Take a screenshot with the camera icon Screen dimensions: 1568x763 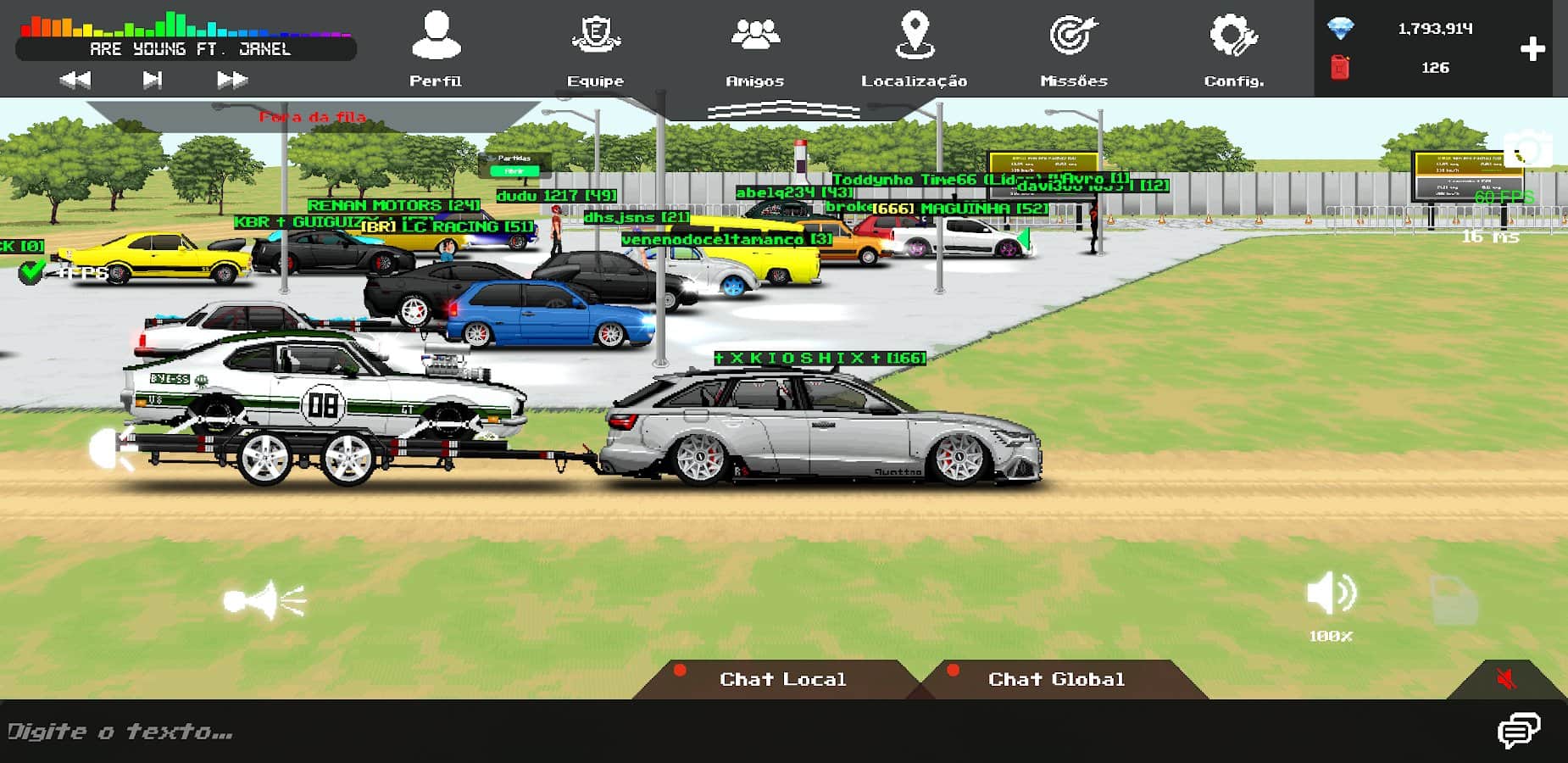coord(1528,149)
